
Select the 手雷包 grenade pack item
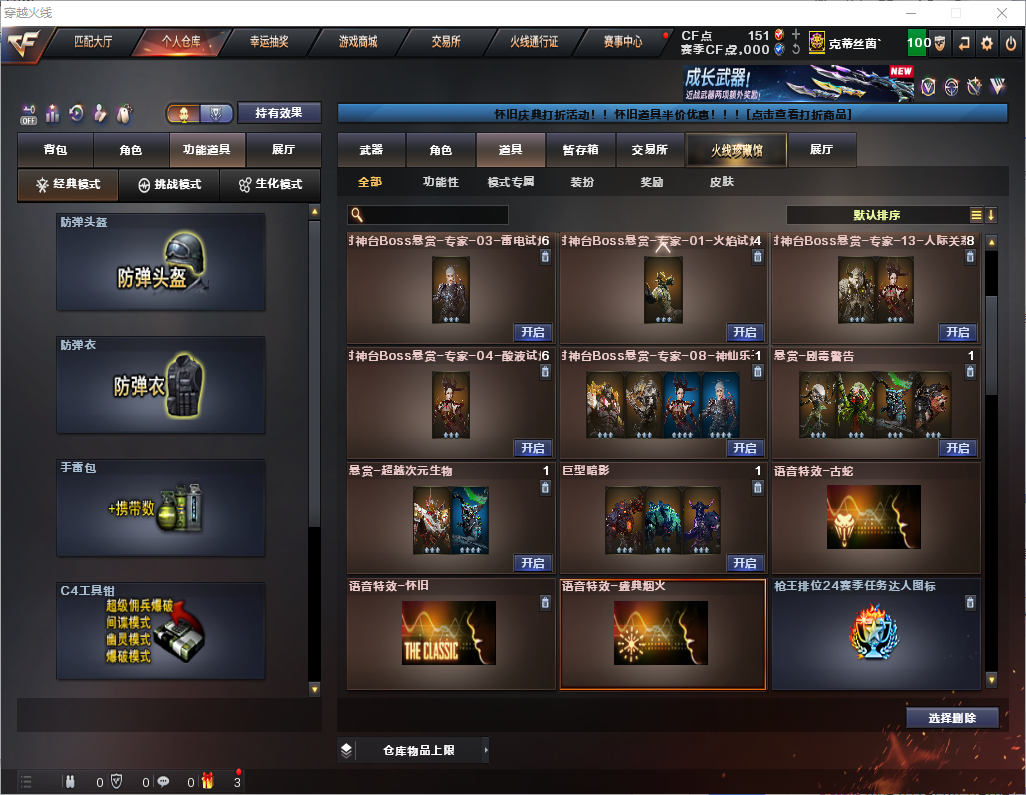coord(161,507)
